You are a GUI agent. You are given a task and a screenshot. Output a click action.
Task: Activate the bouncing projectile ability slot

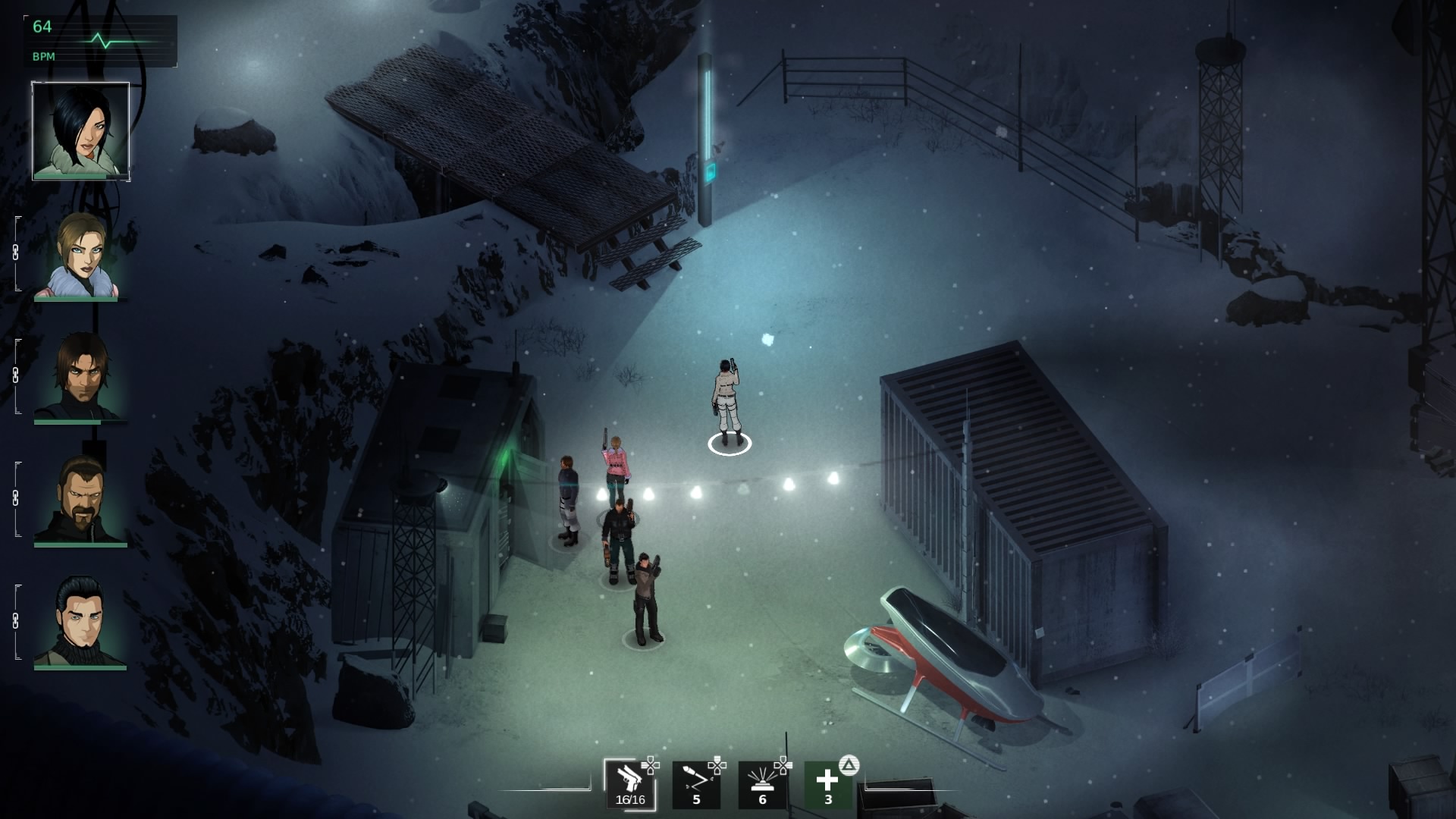[696, 784]
